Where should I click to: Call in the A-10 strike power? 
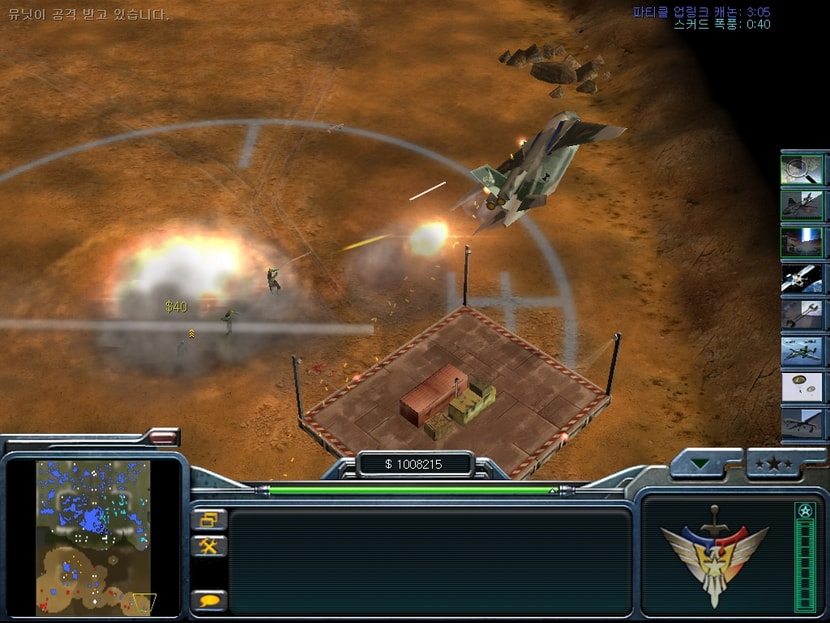coord(802,351)
